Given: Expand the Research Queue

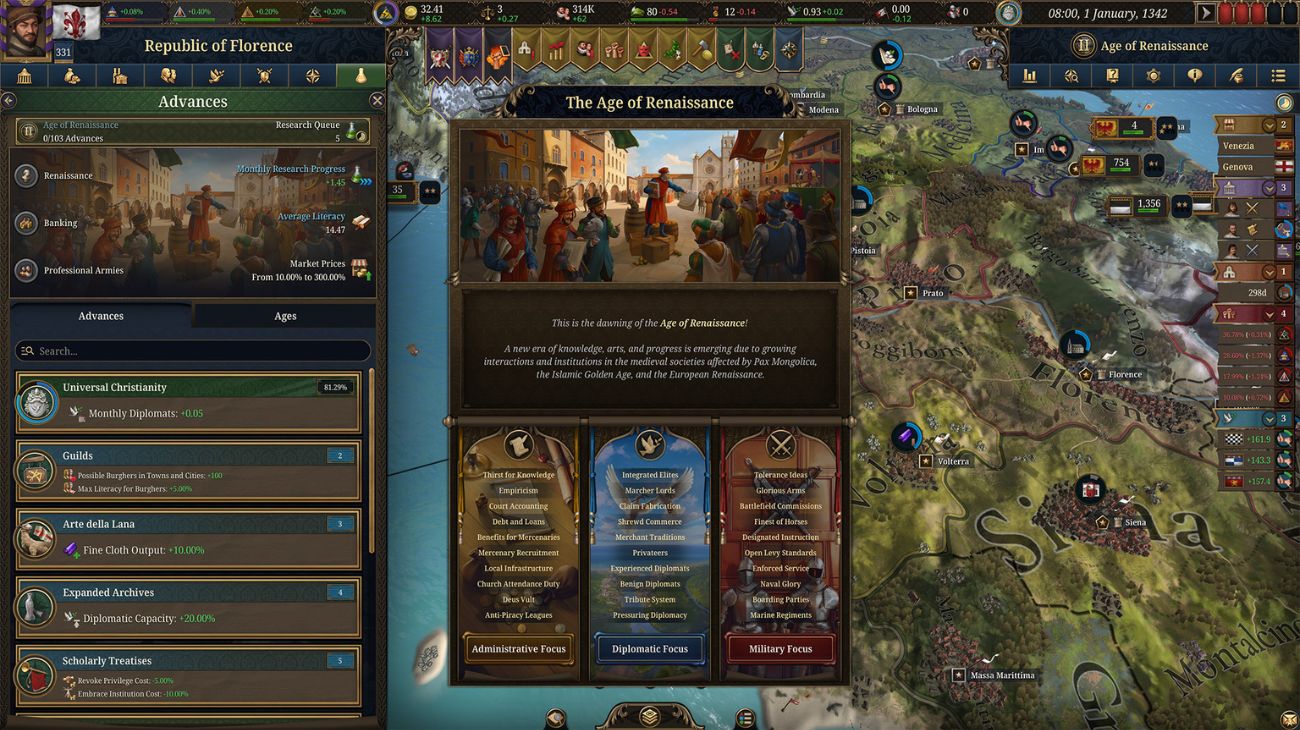Looking at the screenshot, I should coord(340,130).
